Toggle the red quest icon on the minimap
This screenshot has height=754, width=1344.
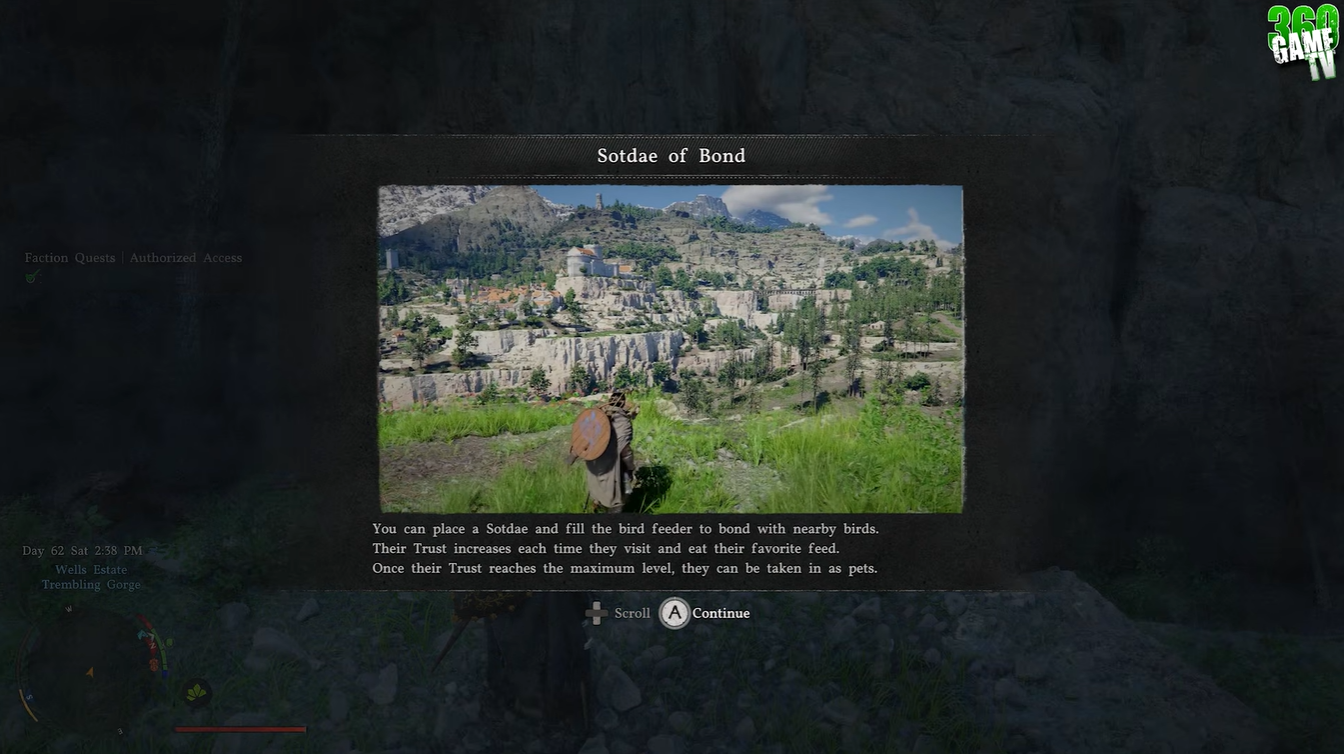click(x=153, y=664)
